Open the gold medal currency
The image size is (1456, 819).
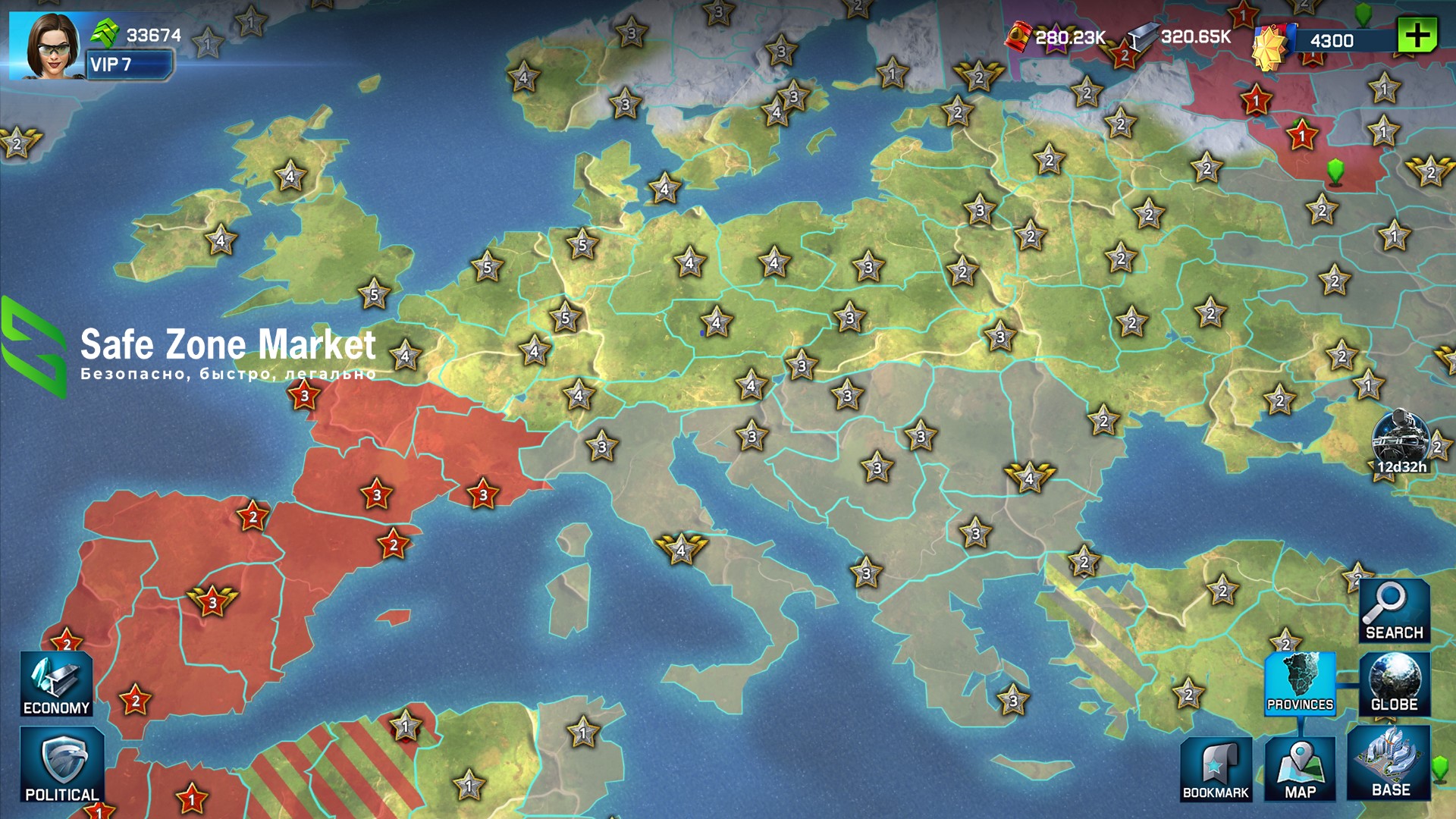point(1272,44)
